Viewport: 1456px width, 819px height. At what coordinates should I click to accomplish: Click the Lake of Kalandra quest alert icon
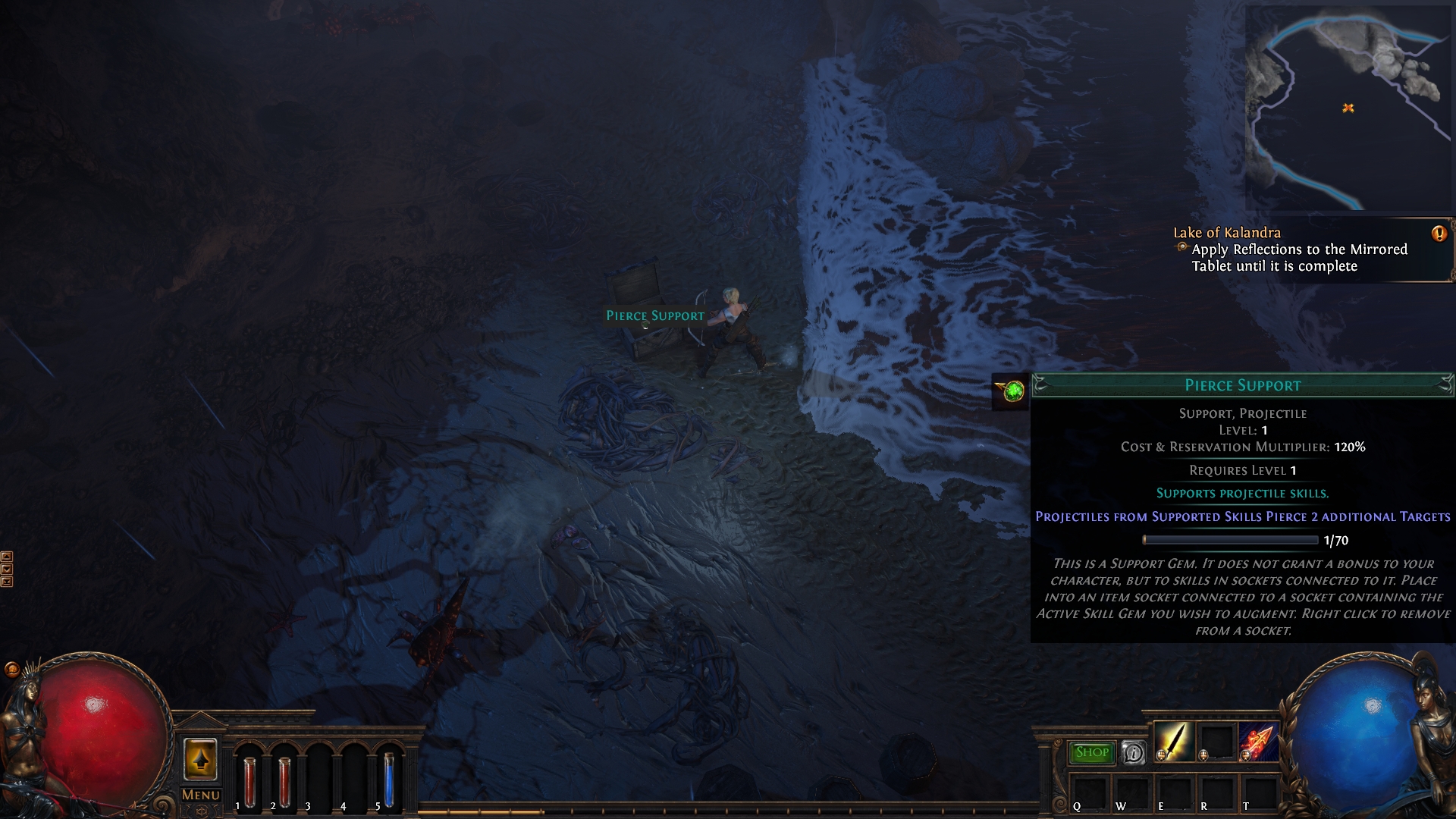pyautogui.click(x=1439, y=234)
